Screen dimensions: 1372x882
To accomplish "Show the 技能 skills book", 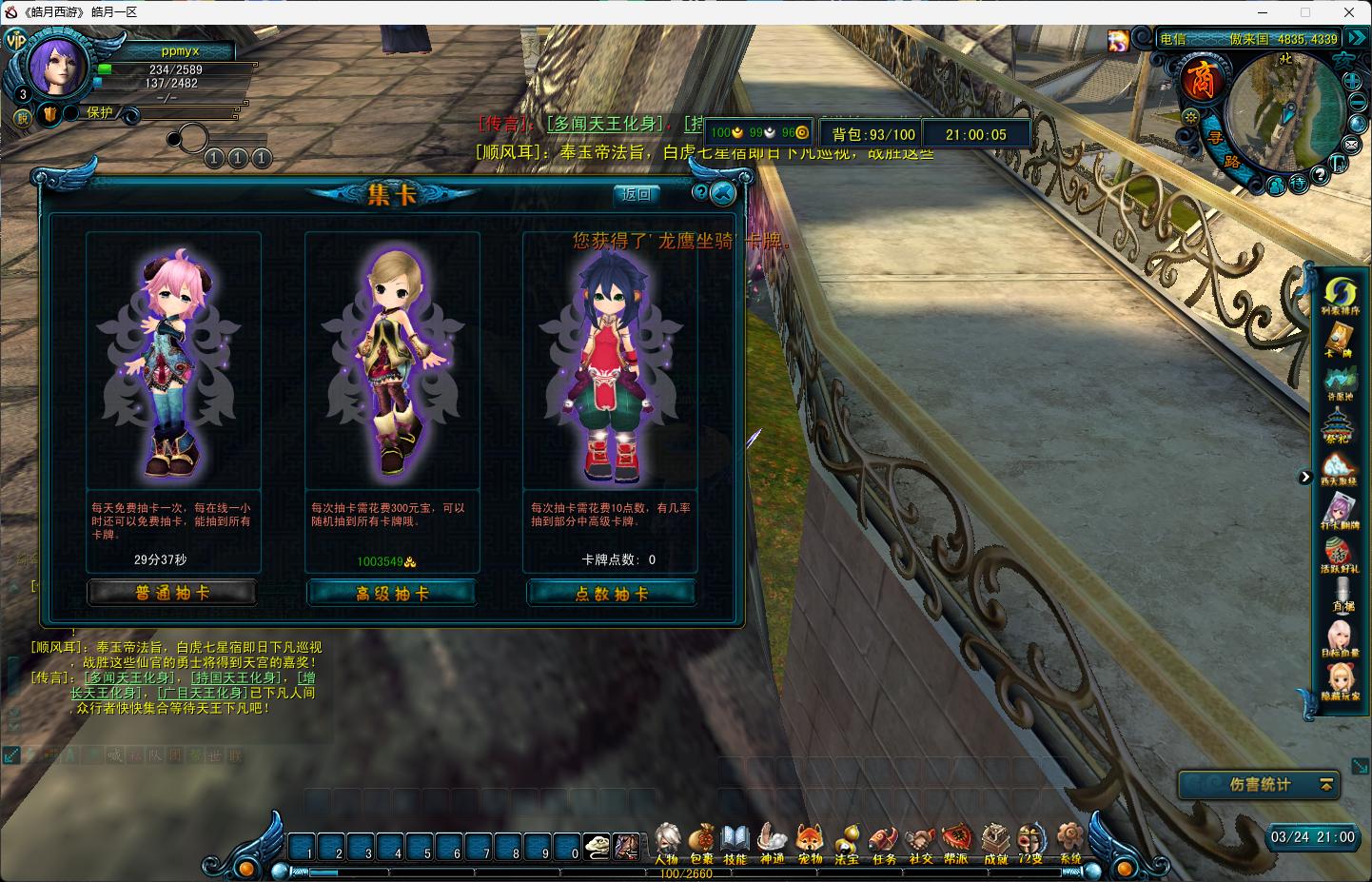I will [x=735, y=843].
